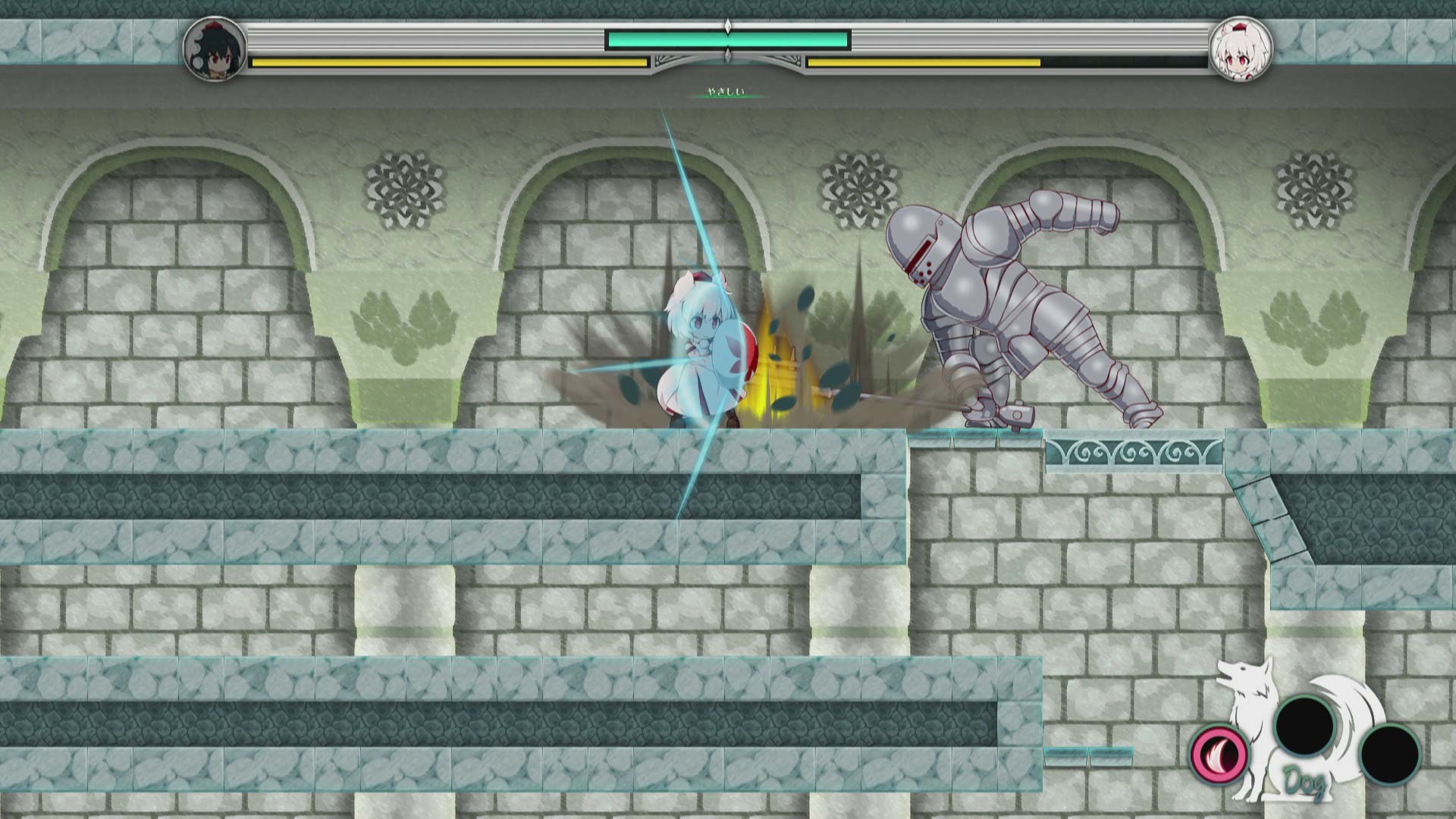
Task: Select the やさしい difficulty label
Action: coord(726,91)
